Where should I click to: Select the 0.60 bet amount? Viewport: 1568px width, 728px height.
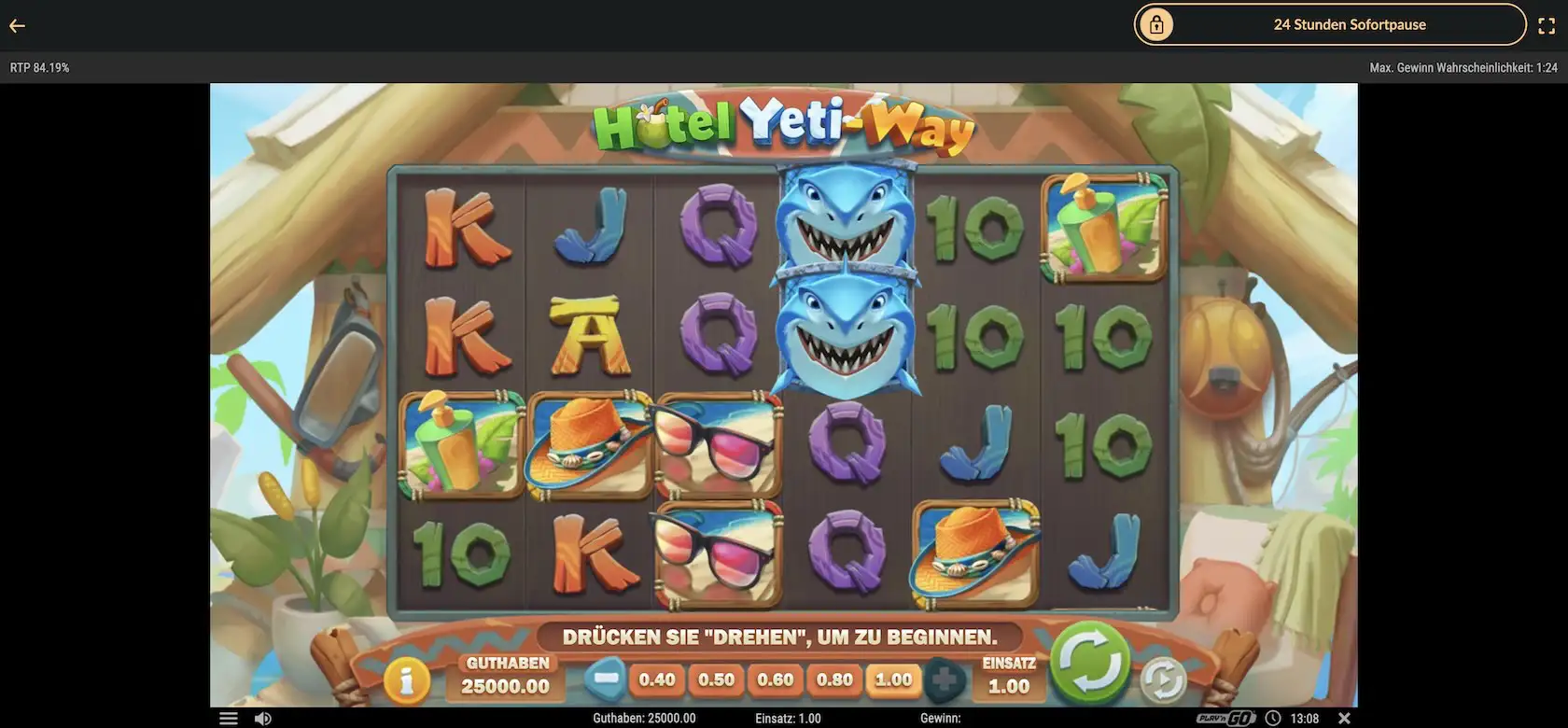[775, 680]
